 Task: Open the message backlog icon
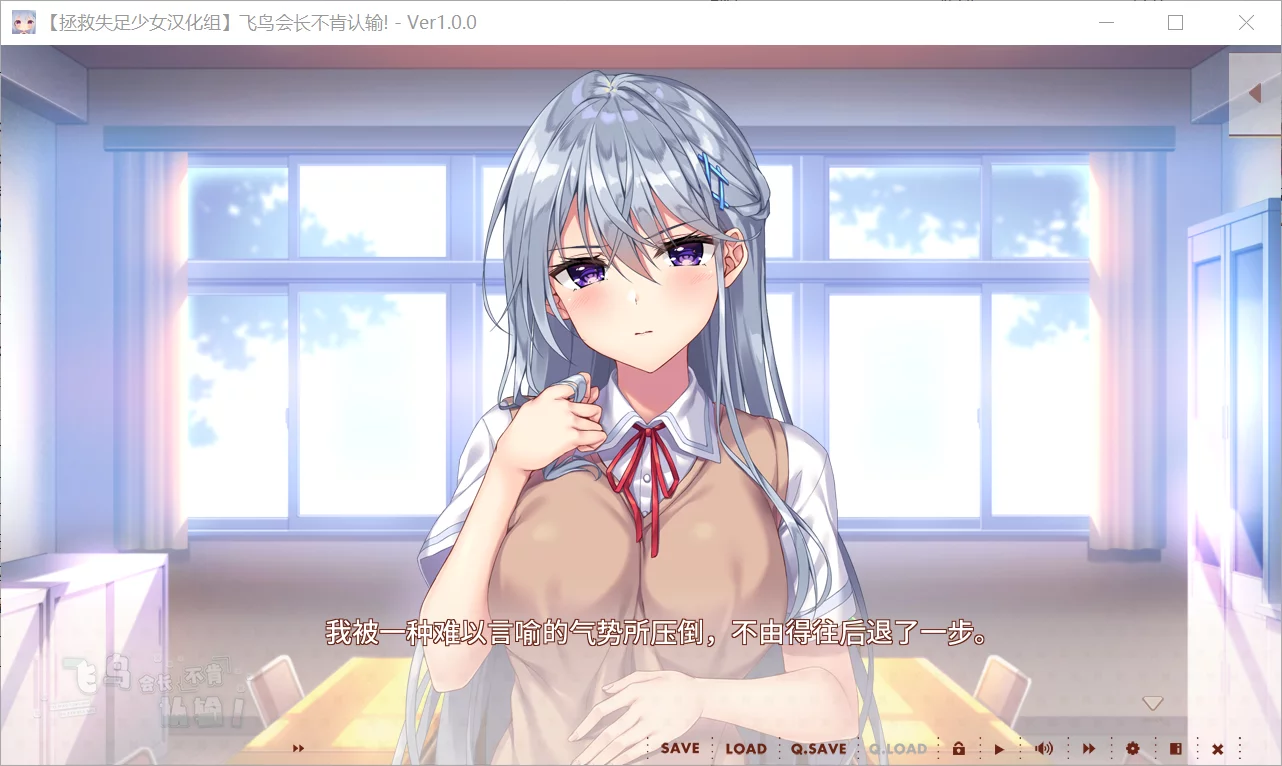pos(1176,748)
